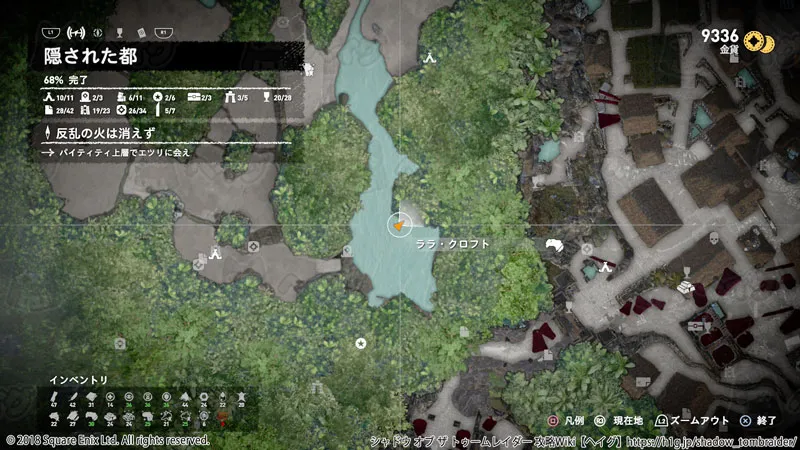
Task: Select the base camp marker near the lake
Action: pyautogui.click(x=430, y=57)
